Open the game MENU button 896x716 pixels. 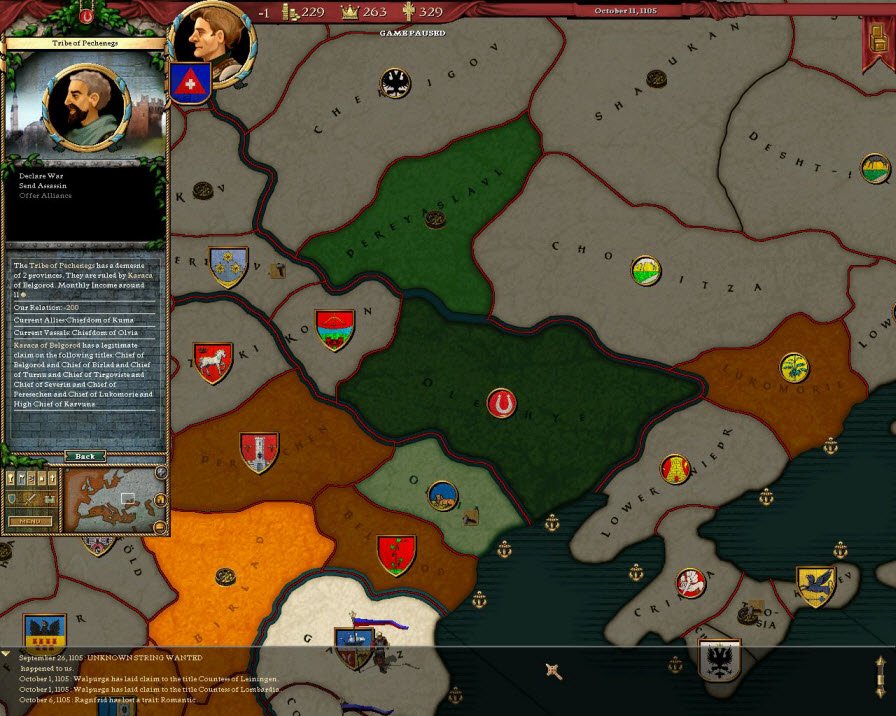point(30,521)
